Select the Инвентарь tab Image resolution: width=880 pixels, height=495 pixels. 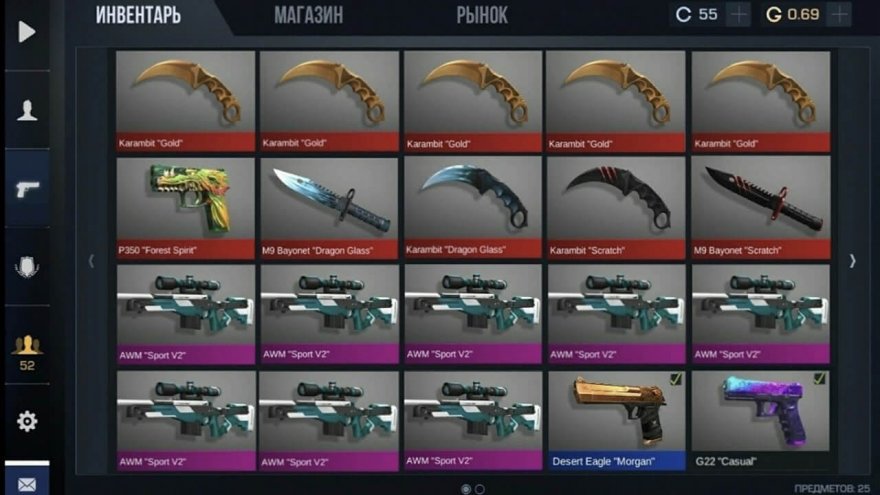138,15
